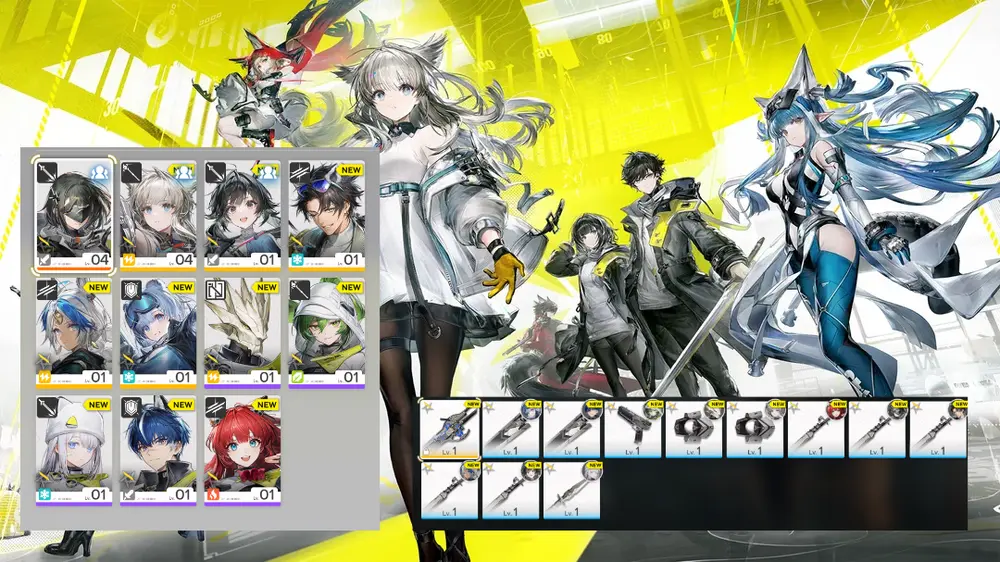Viewport: 1000px width, 562px height.
Task: Select the blue-haired girl wearing goggles
Action: pyautogui.click(x=159, y=332)
